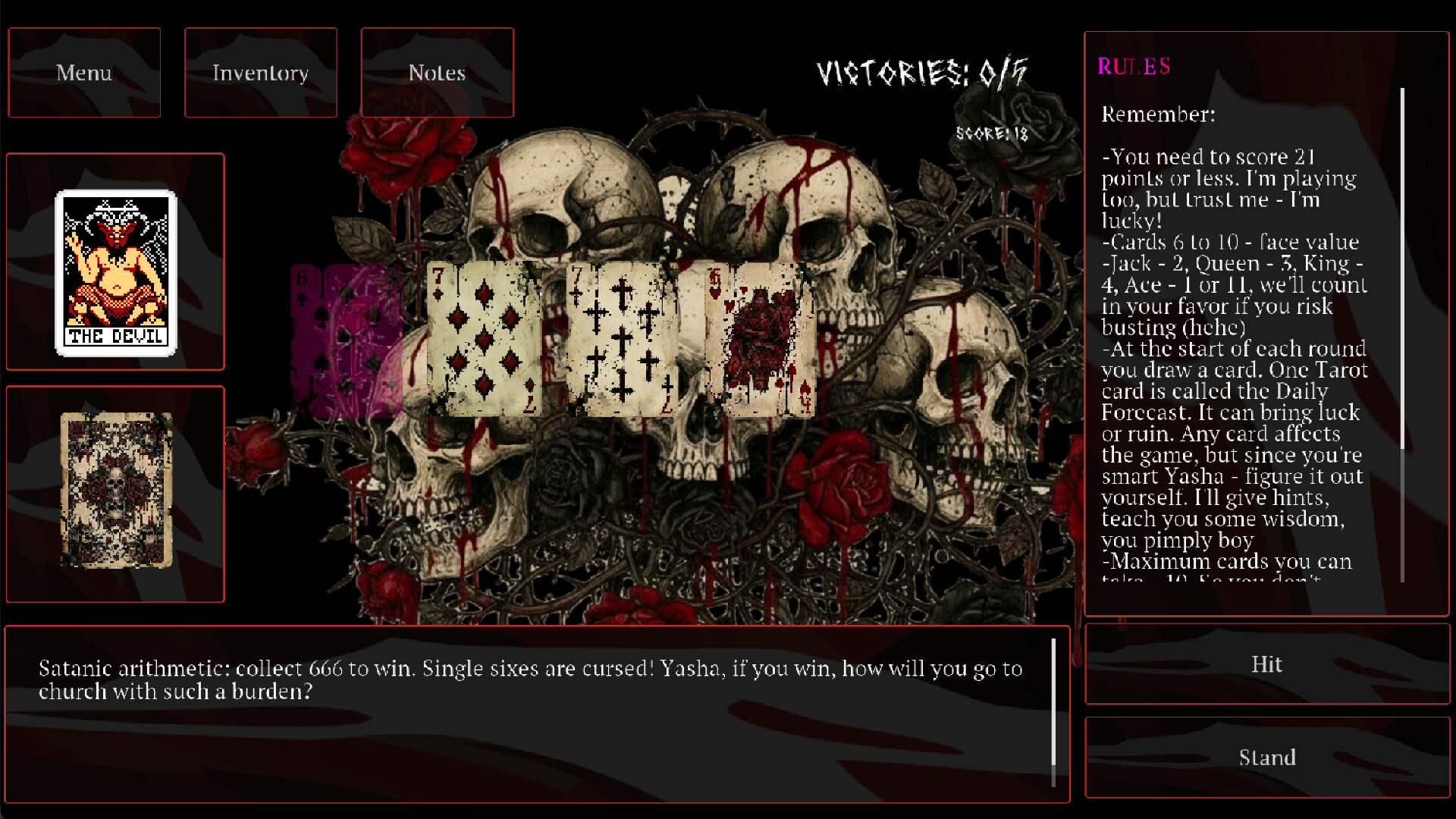
Task: Select the seven of diamonds card
Action: 483,337
